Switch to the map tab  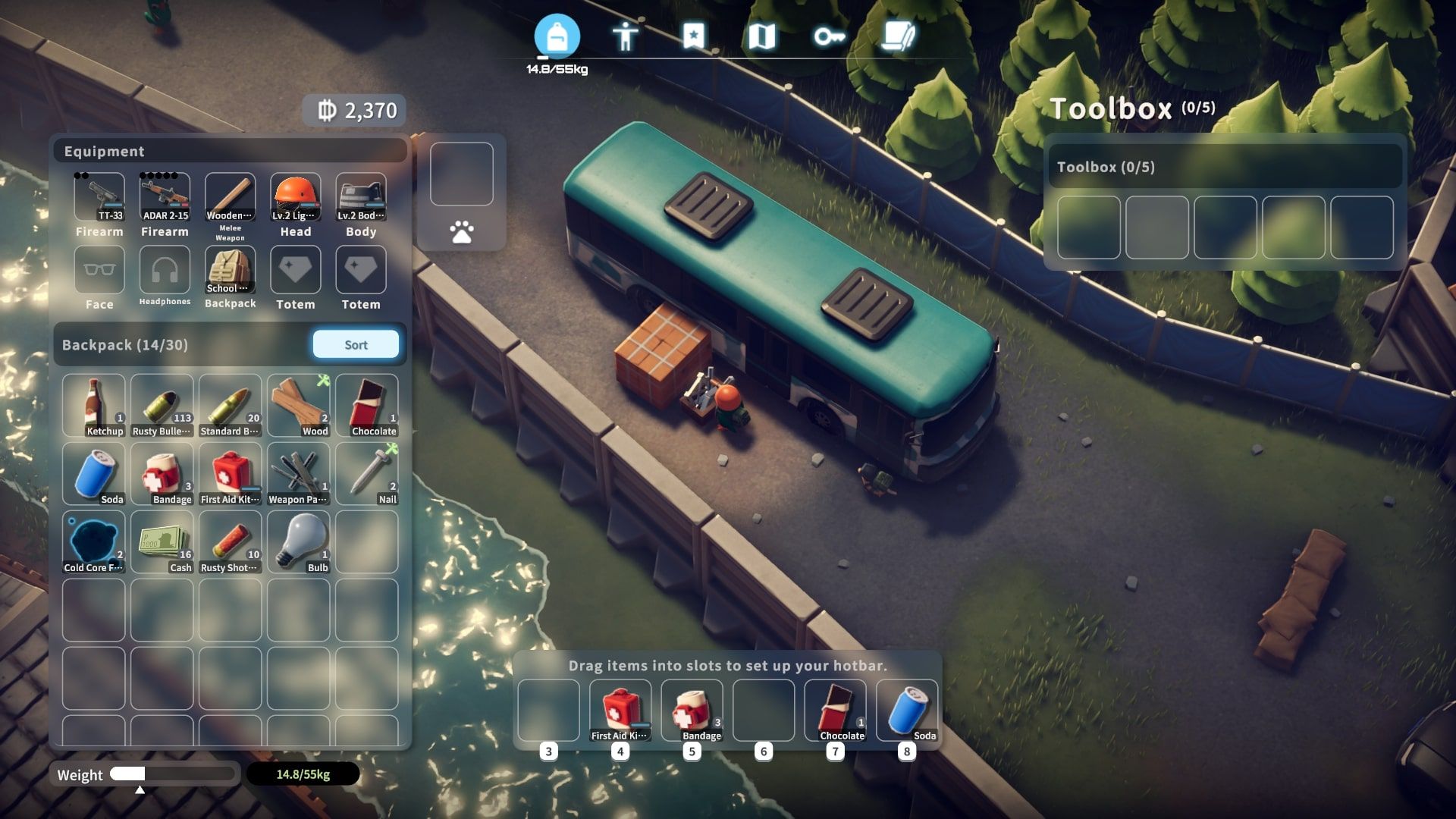point(761,36)
